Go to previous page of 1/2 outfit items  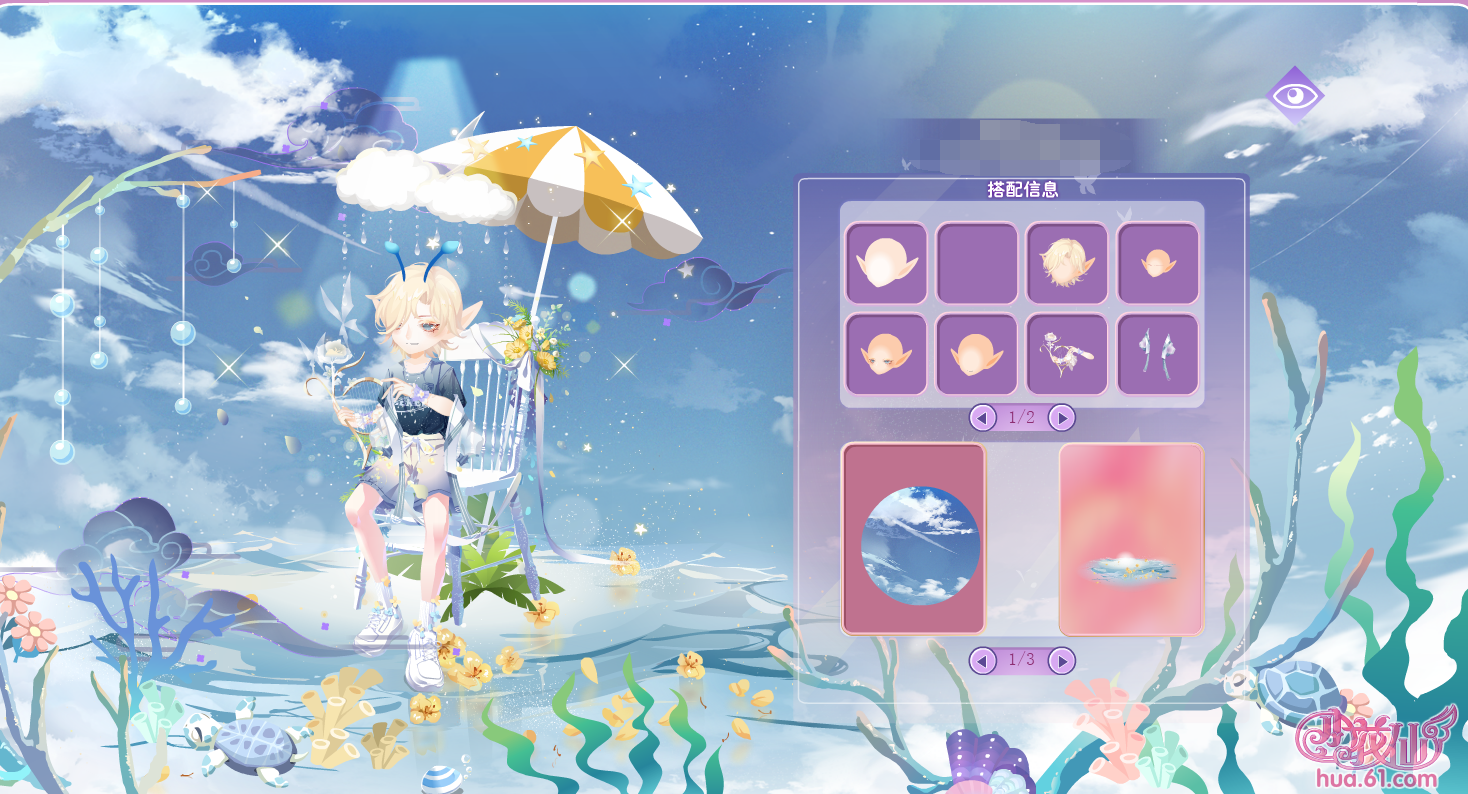(983, 417)
